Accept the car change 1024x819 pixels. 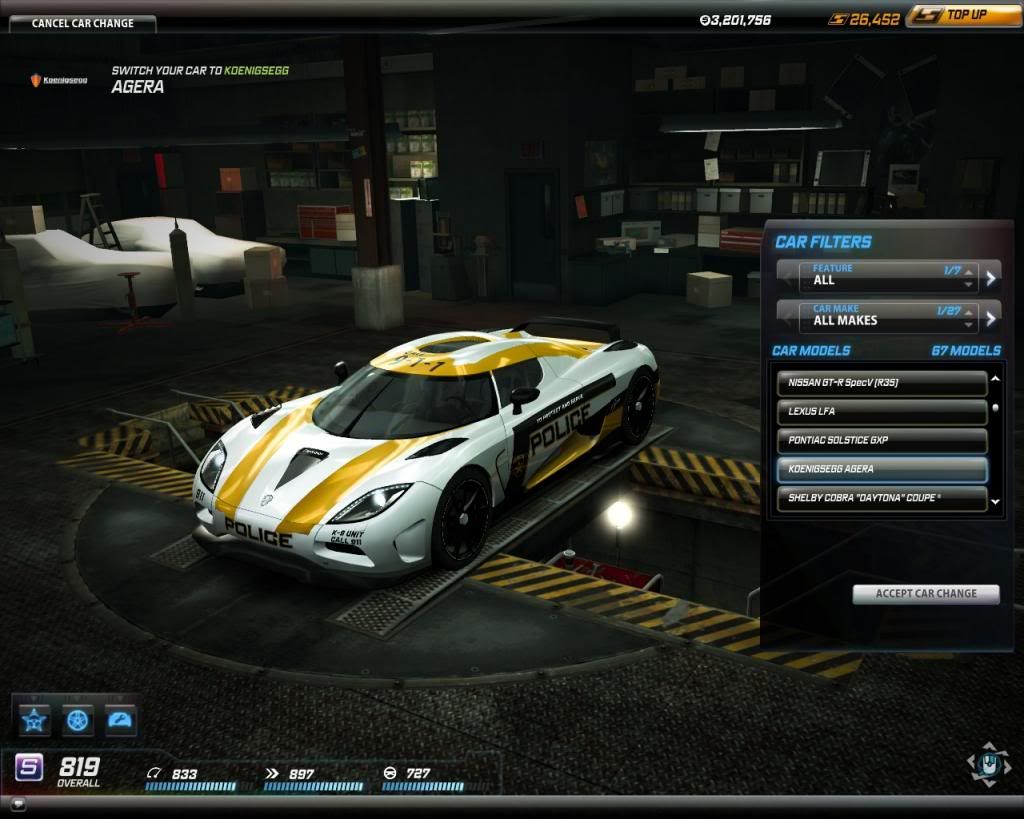pos(926,594)
